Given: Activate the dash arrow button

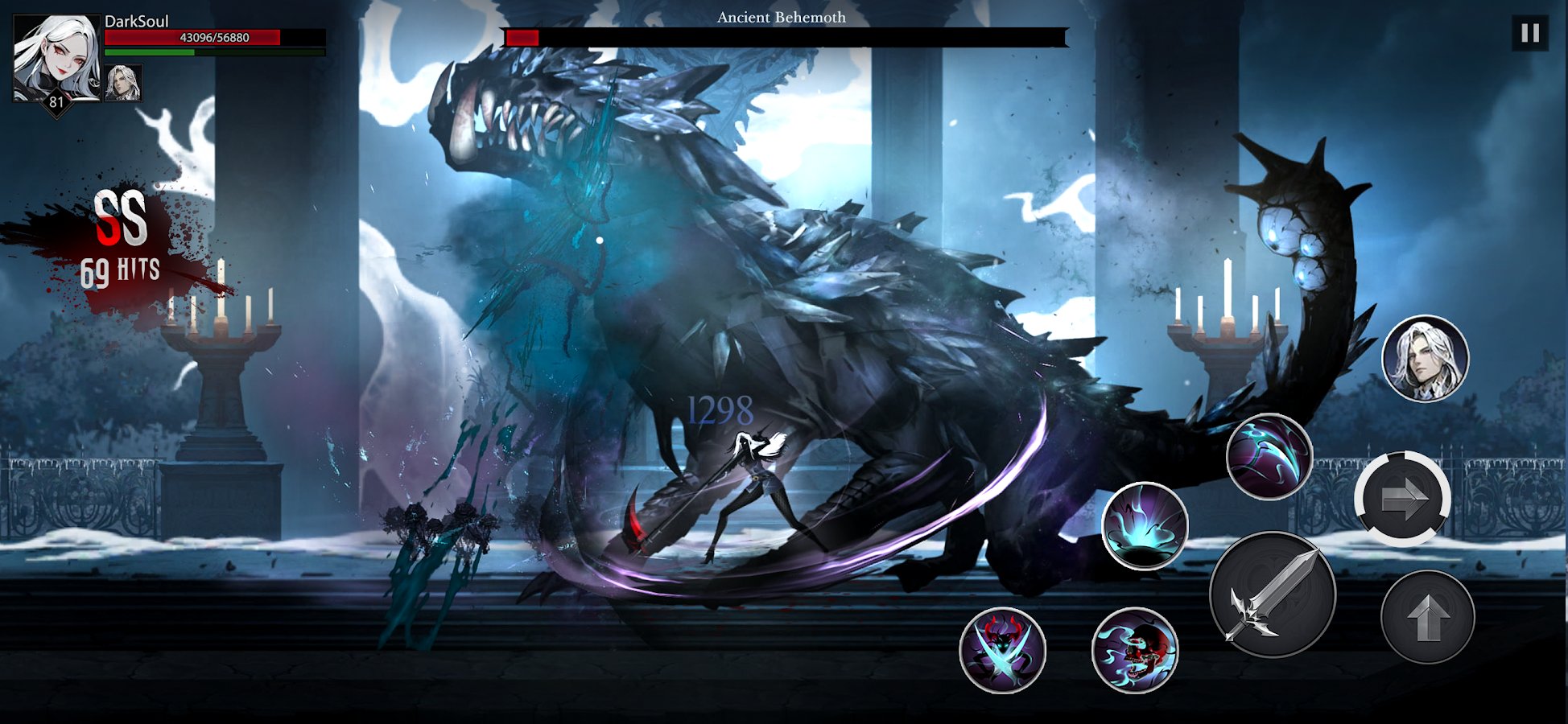Looking at the screenshot, I should [1402, 500].
